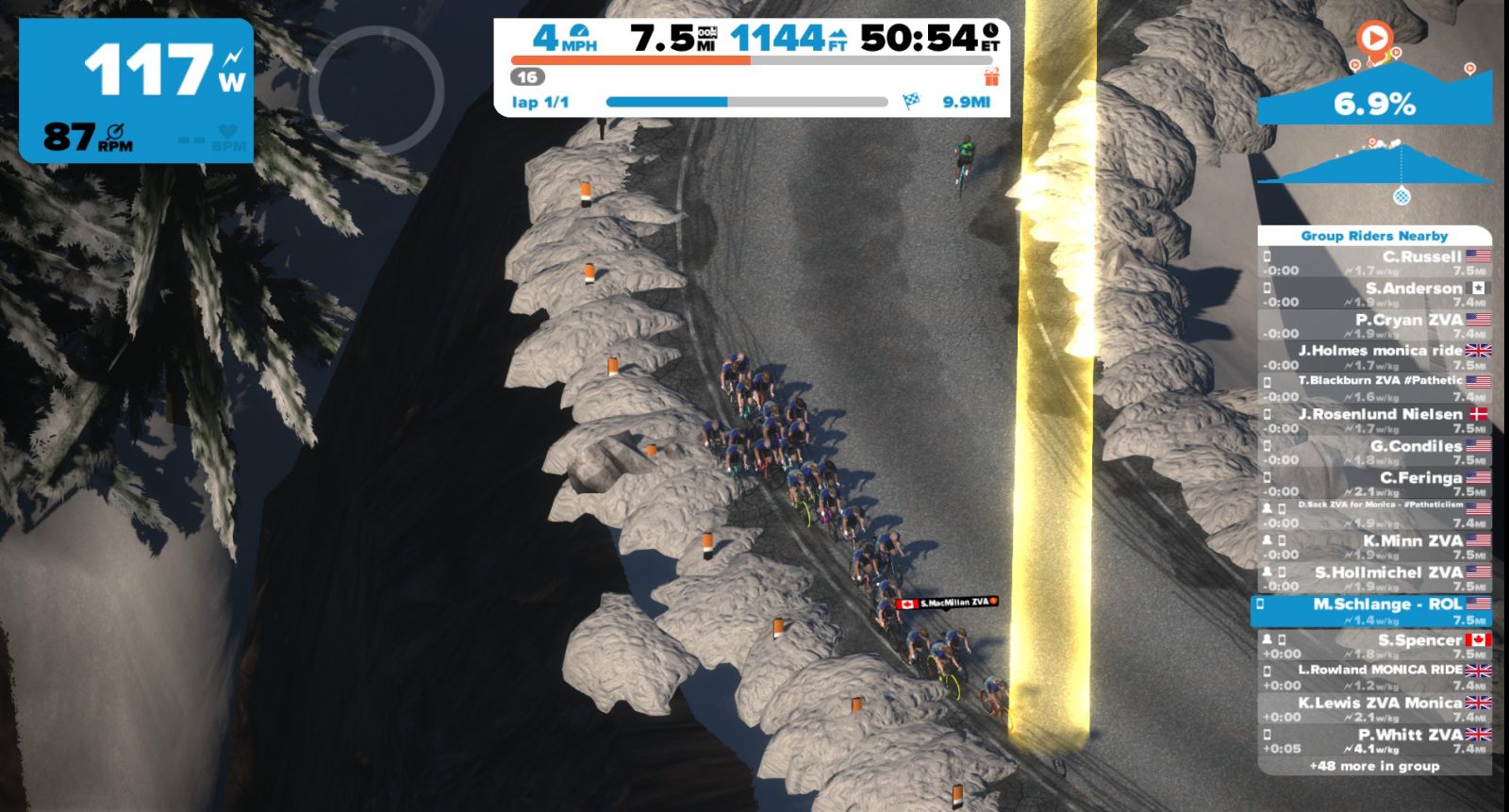Select C.Russell in the nearby riders list
Viewport: 1509px width, 812px height.
point(1375,263)
